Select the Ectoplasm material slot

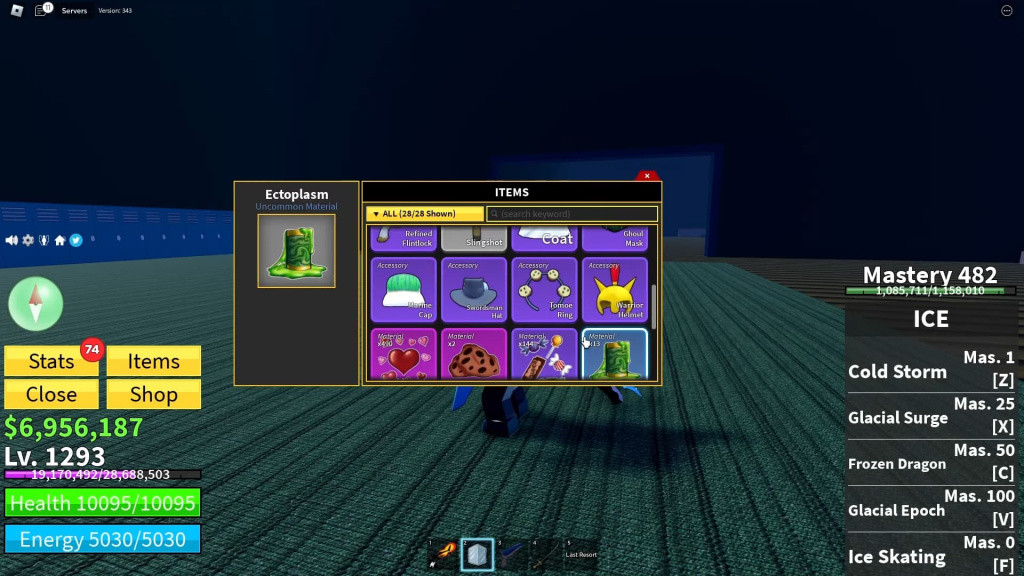tap(614, 355)
